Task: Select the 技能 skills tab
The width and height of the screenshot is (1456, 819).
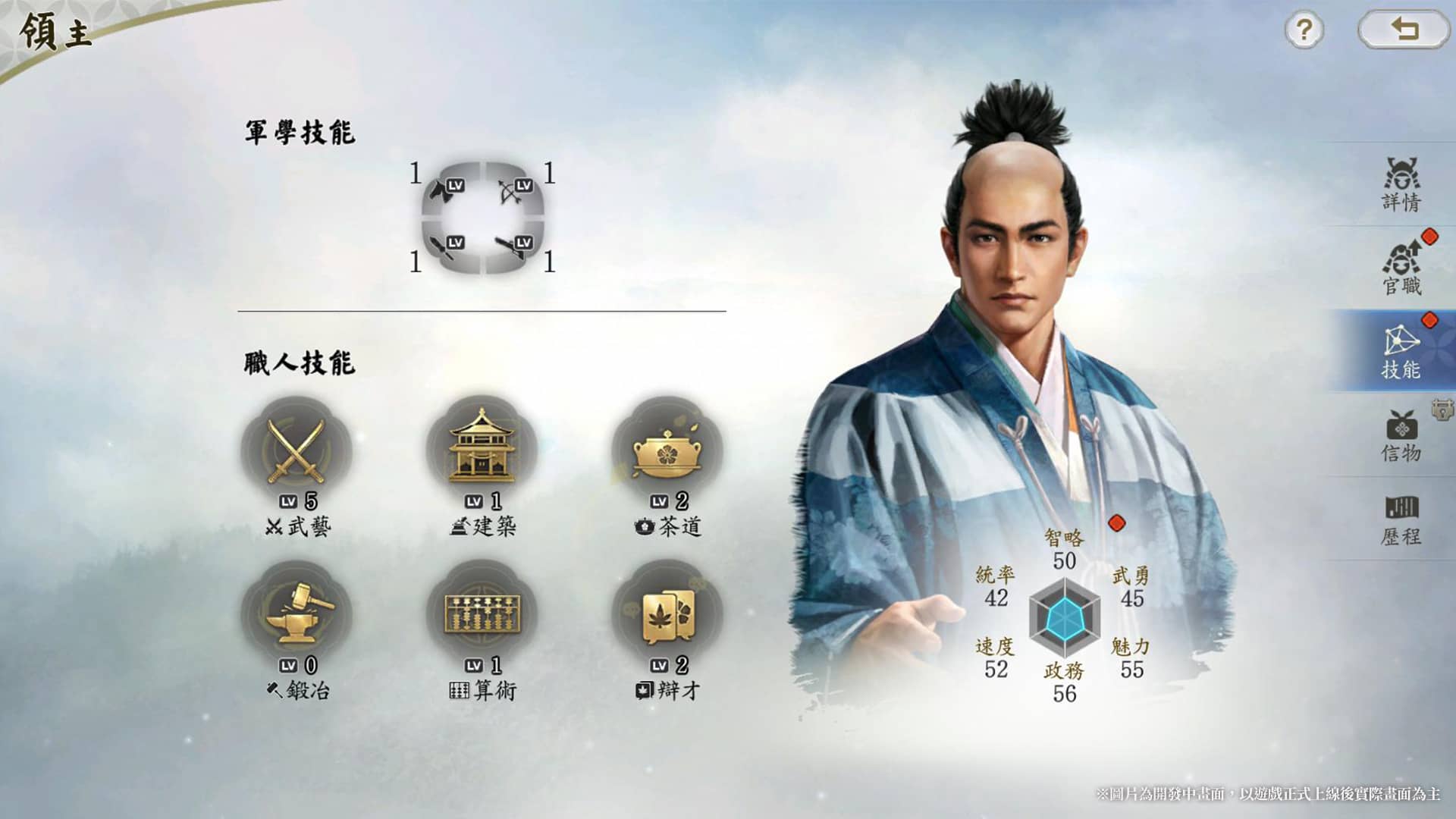Action: tap(1400, 351)
